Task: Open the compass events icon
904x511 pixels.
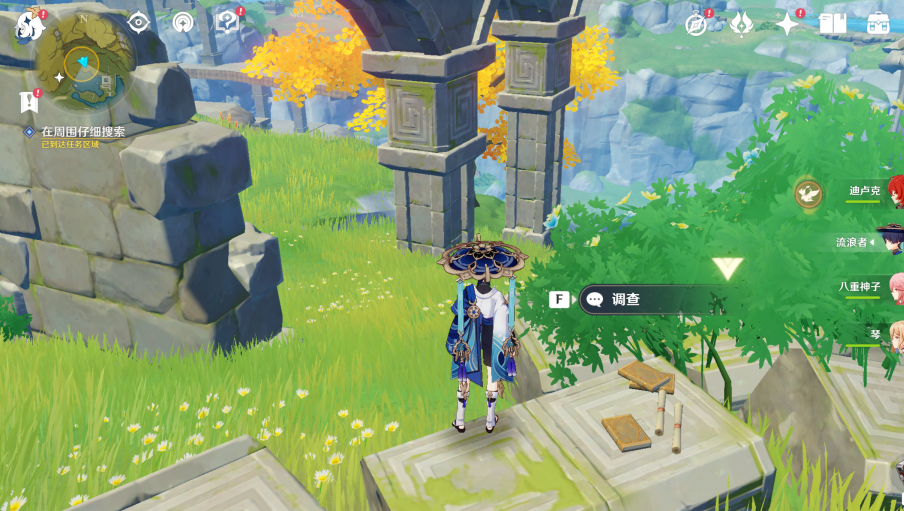Action: tap(696, 24)
